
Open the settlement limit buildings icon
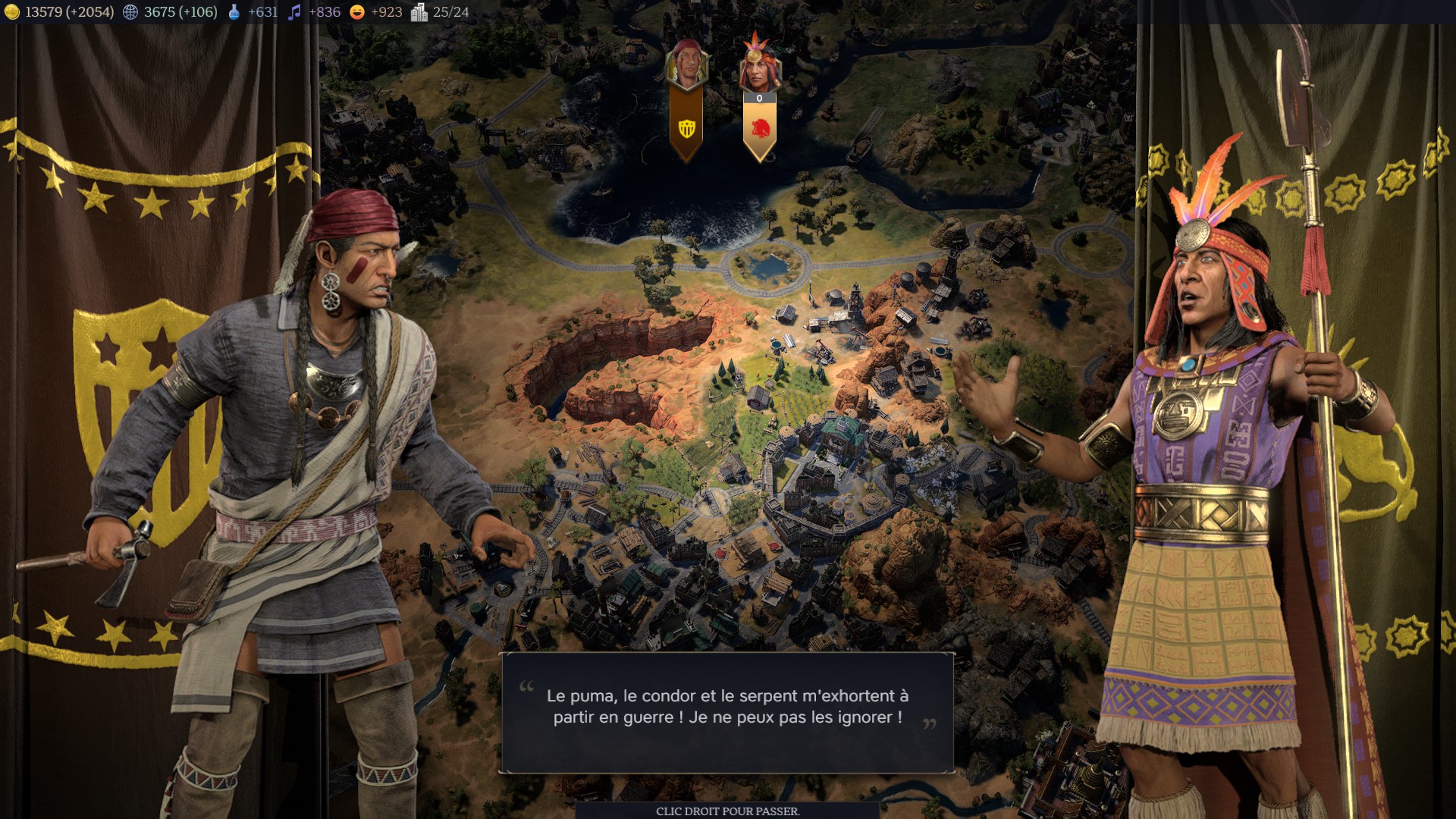pos(419,12)
